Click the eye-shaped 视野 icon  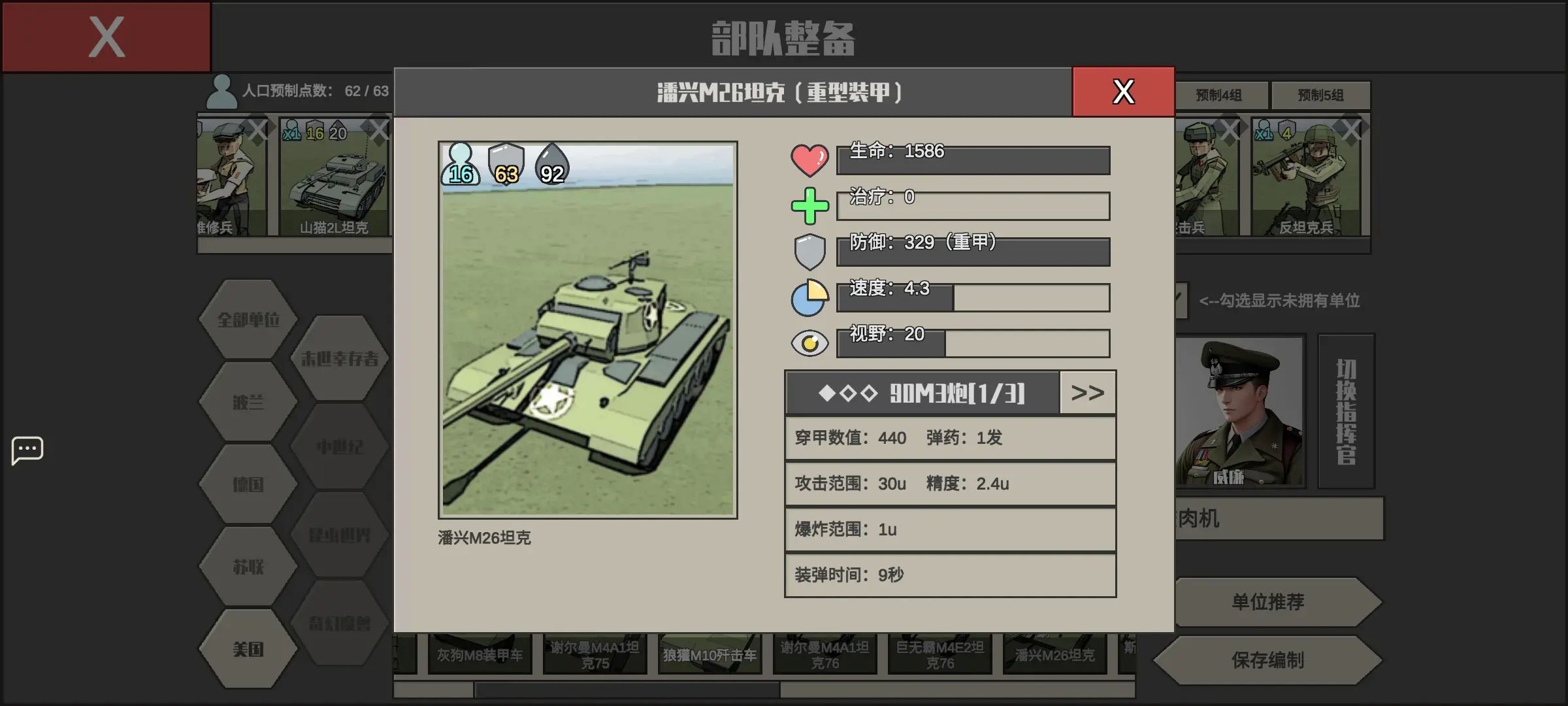coord(809,343)
